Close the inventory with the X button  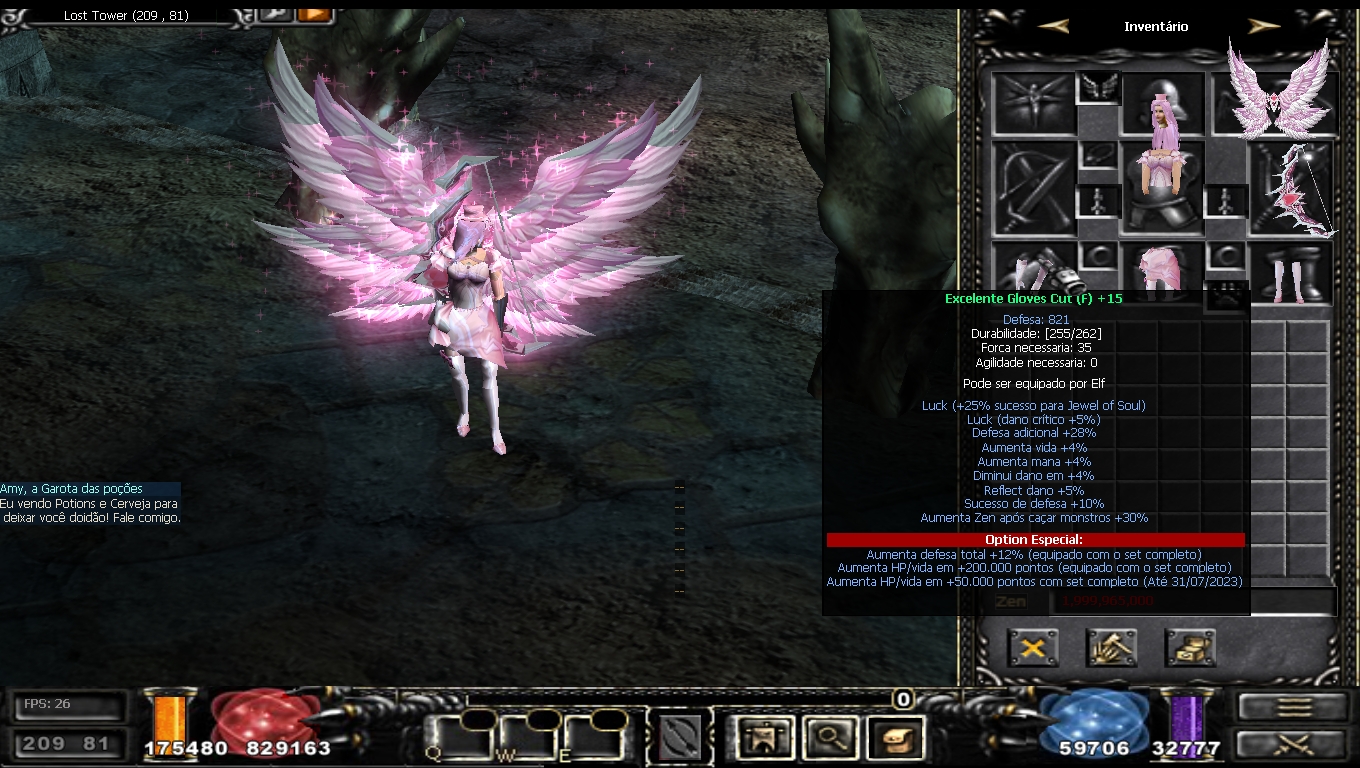1032,648
